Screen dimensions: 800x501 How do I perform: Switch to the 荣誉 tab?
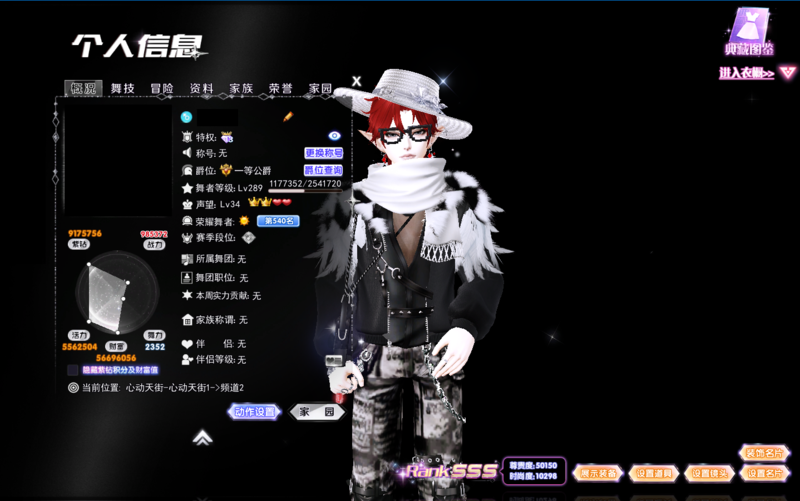(x=280, y=89)
